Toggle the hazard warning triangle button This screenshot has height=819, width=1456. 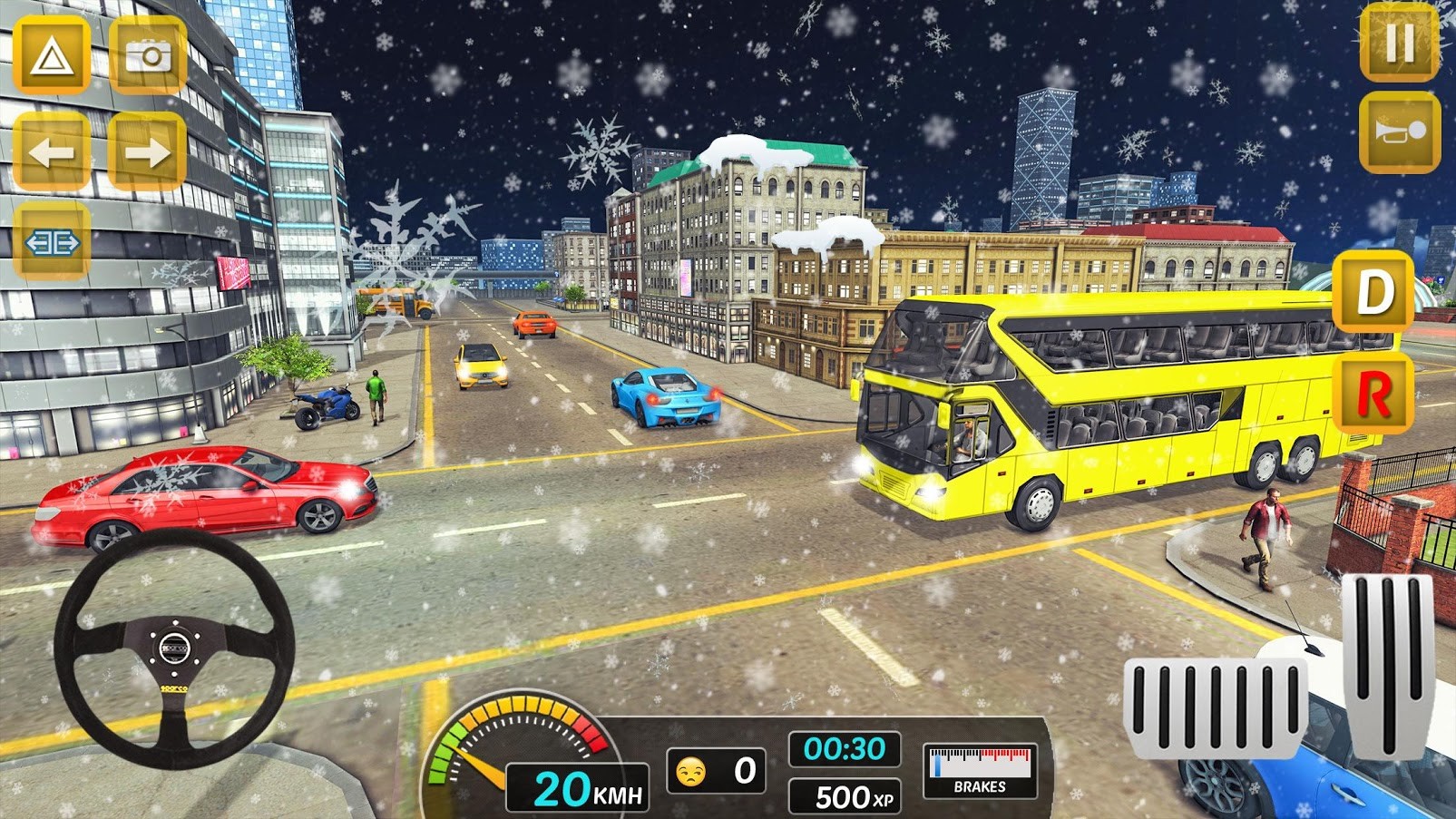pos(52,56)
